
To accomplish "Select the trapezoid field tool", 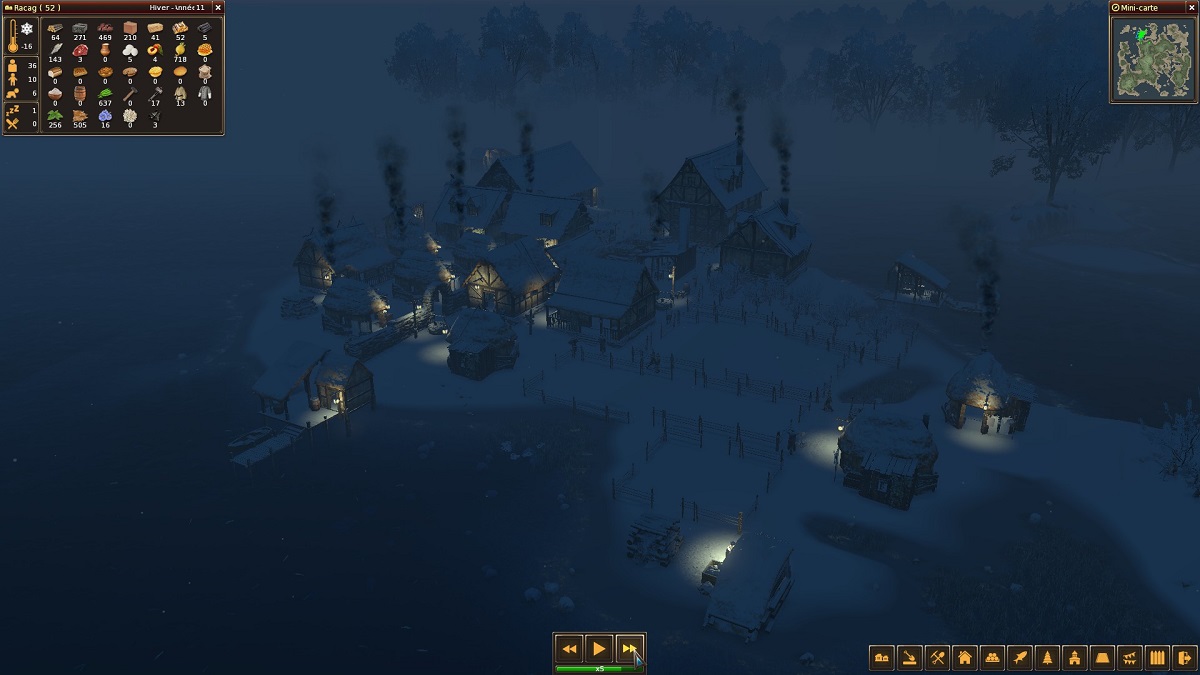I will pyautogui.click(x=1103, y=658).
